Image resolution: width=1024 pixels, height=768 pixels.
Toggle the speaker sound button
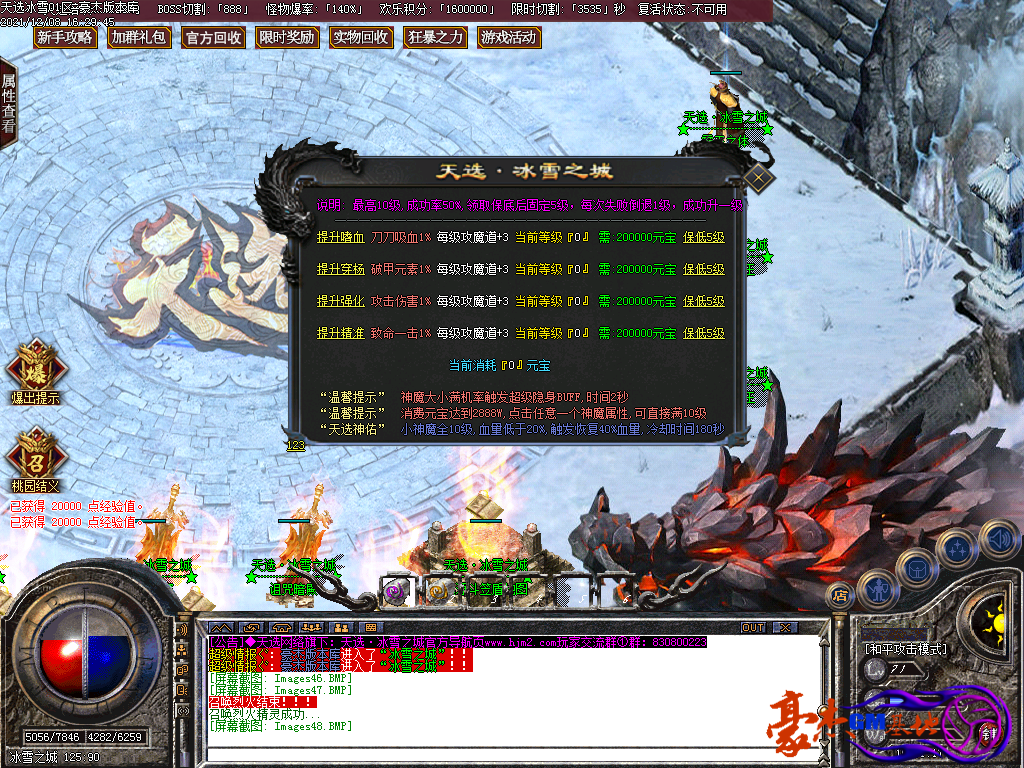998,539
